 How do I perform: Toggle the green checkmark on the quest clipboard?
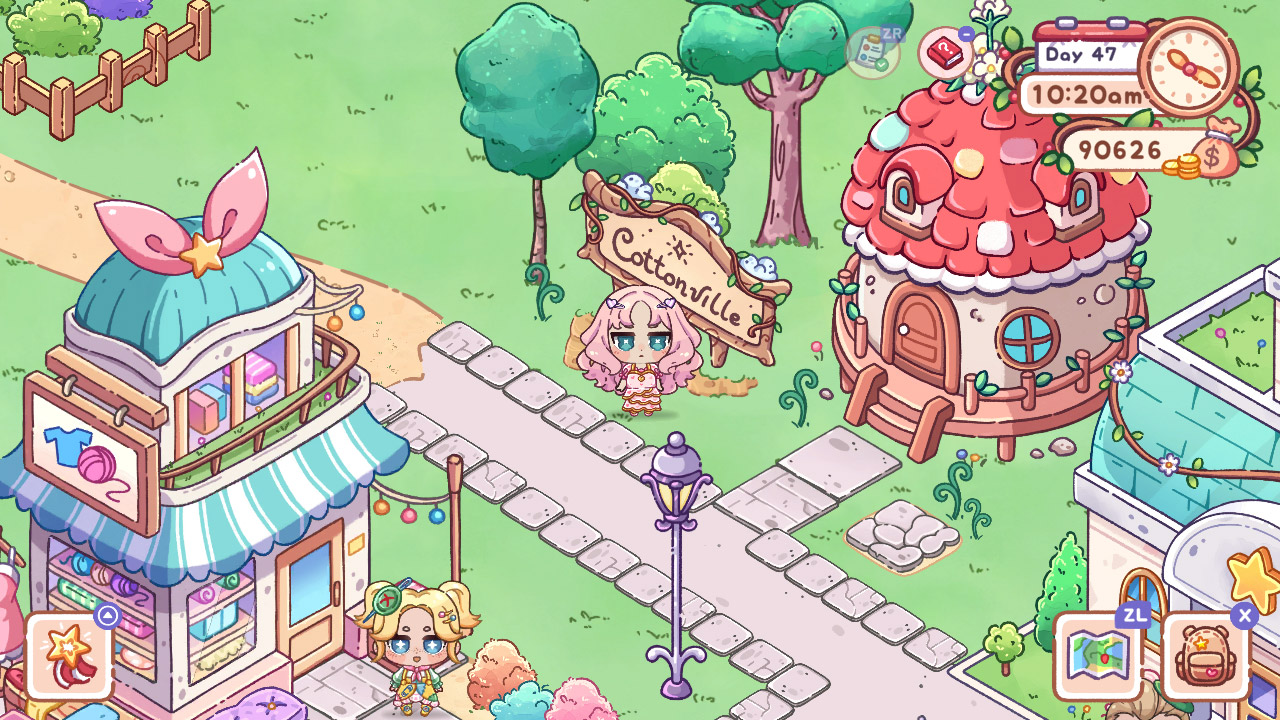coord(882,63)
